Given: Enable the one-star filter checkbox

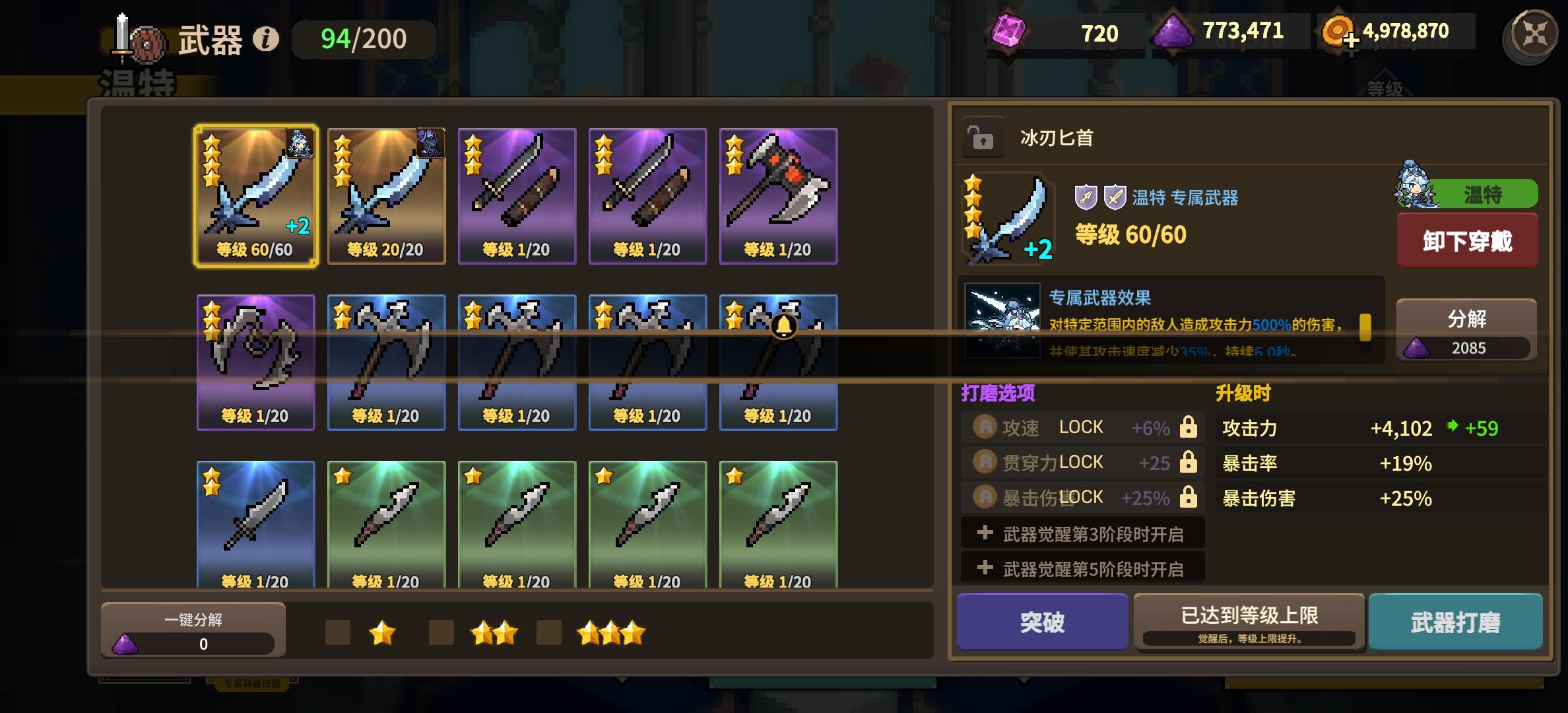Looking at the screenshot, I should pos(339,632).
